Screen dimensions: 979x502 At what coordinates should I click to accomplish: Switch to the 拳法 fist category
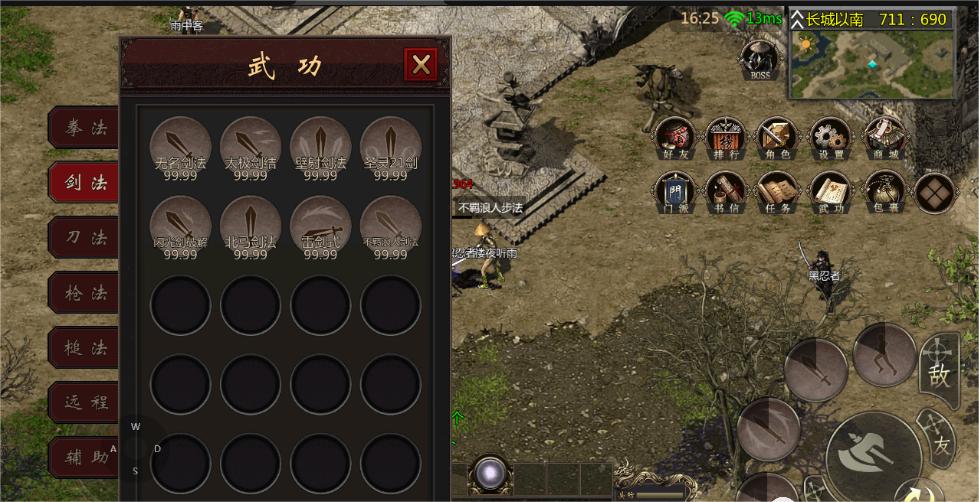coord(85,128)
